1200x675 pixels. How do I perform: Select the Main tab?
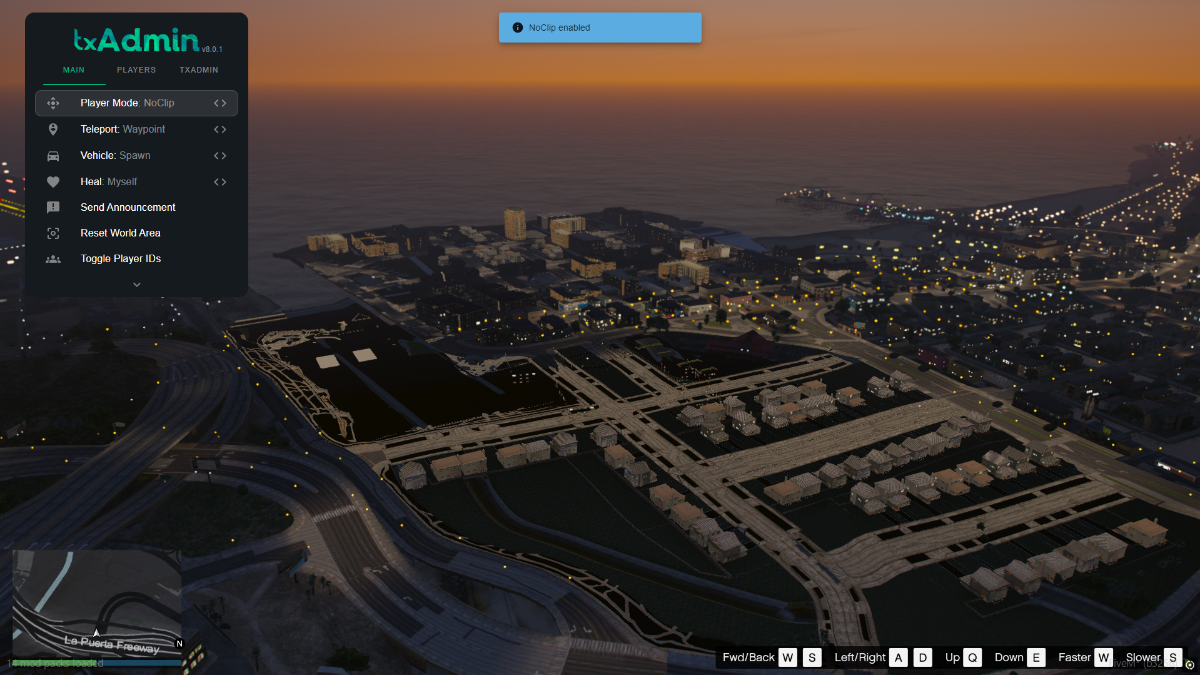[74, 70]
